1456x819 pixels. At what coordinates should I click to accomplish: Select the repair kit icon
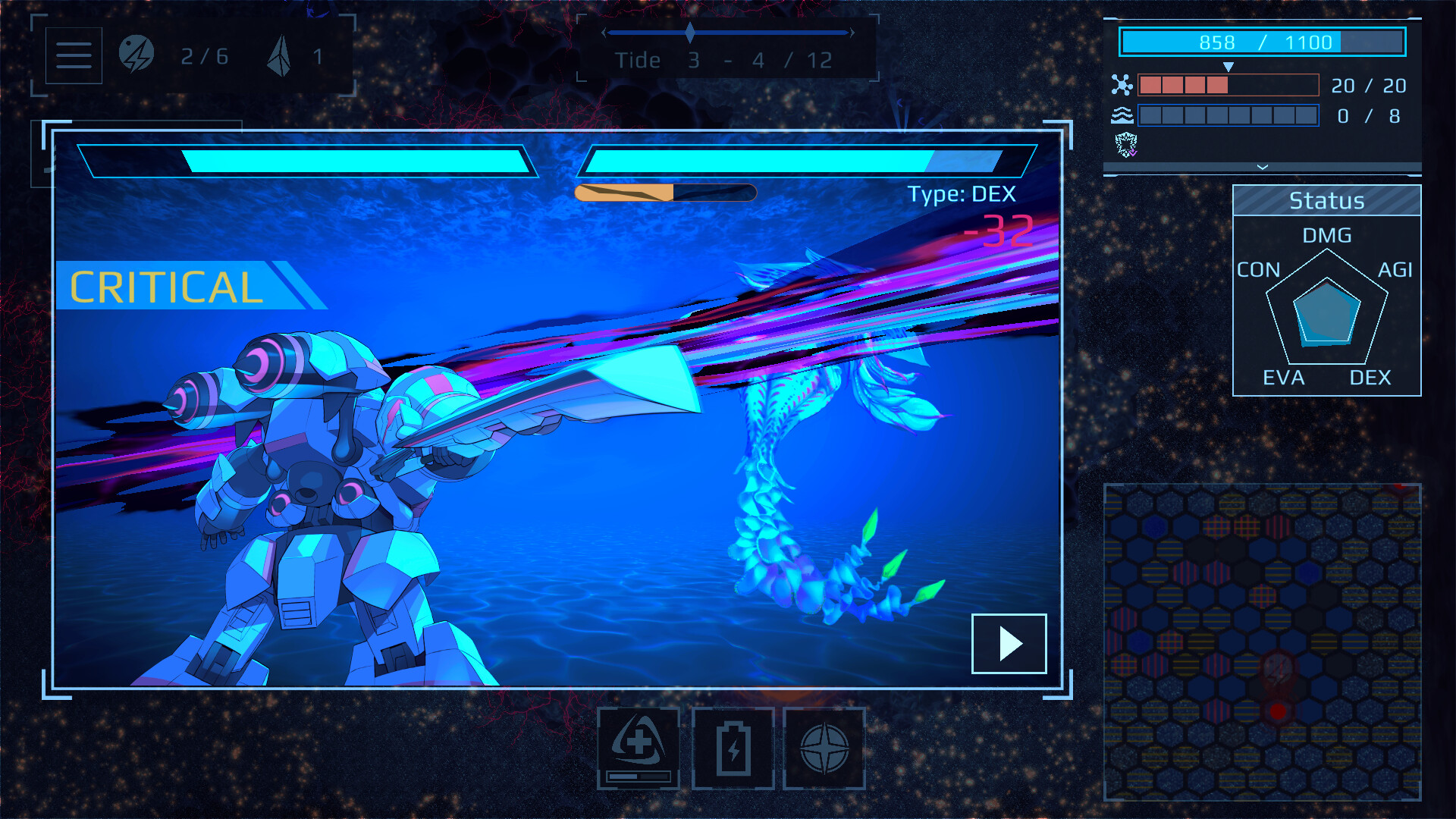point(638,747)
